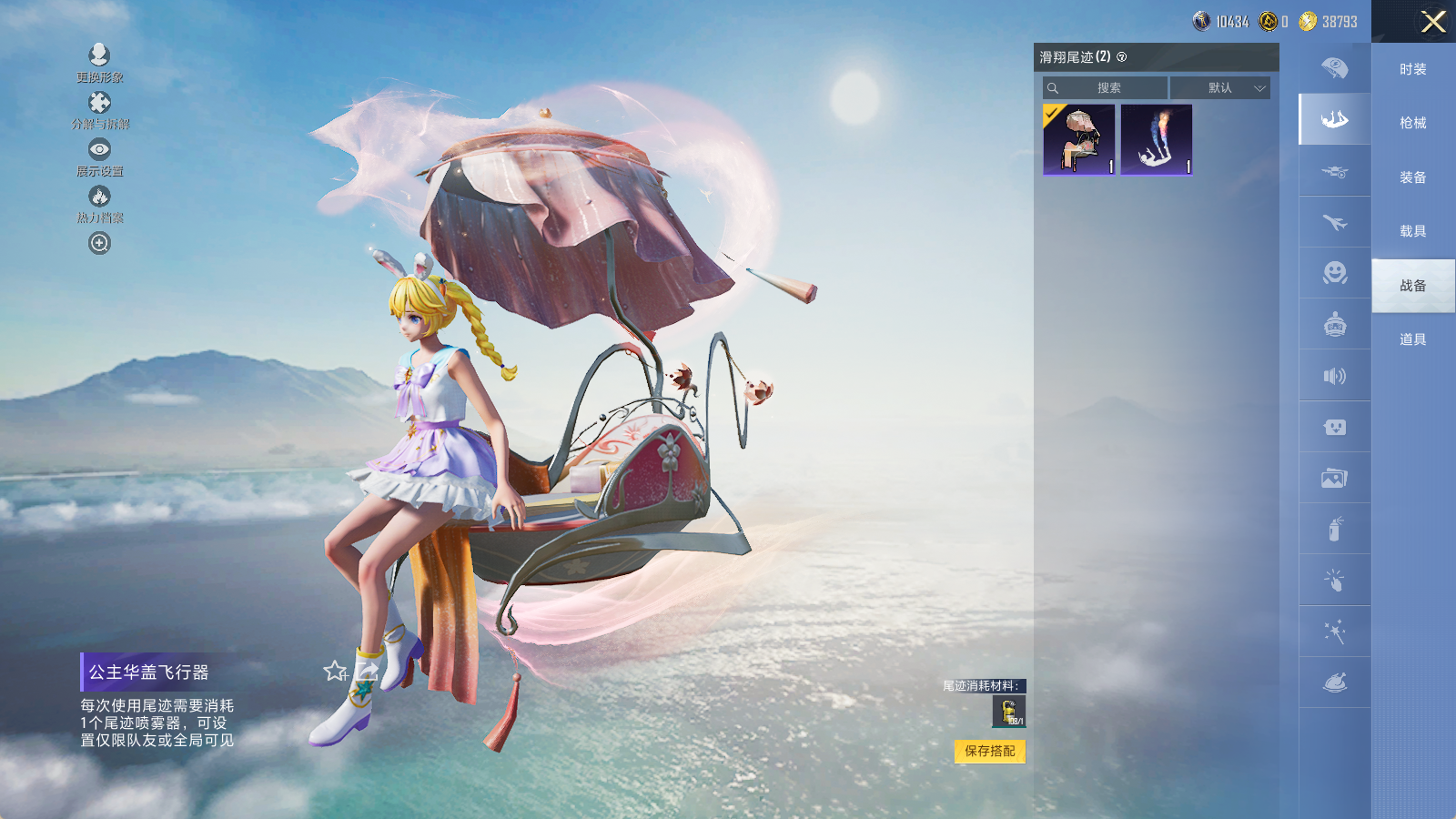
Task: Select the princess canopy aircraft trail thumbnail
Action: coord(1079,139)
